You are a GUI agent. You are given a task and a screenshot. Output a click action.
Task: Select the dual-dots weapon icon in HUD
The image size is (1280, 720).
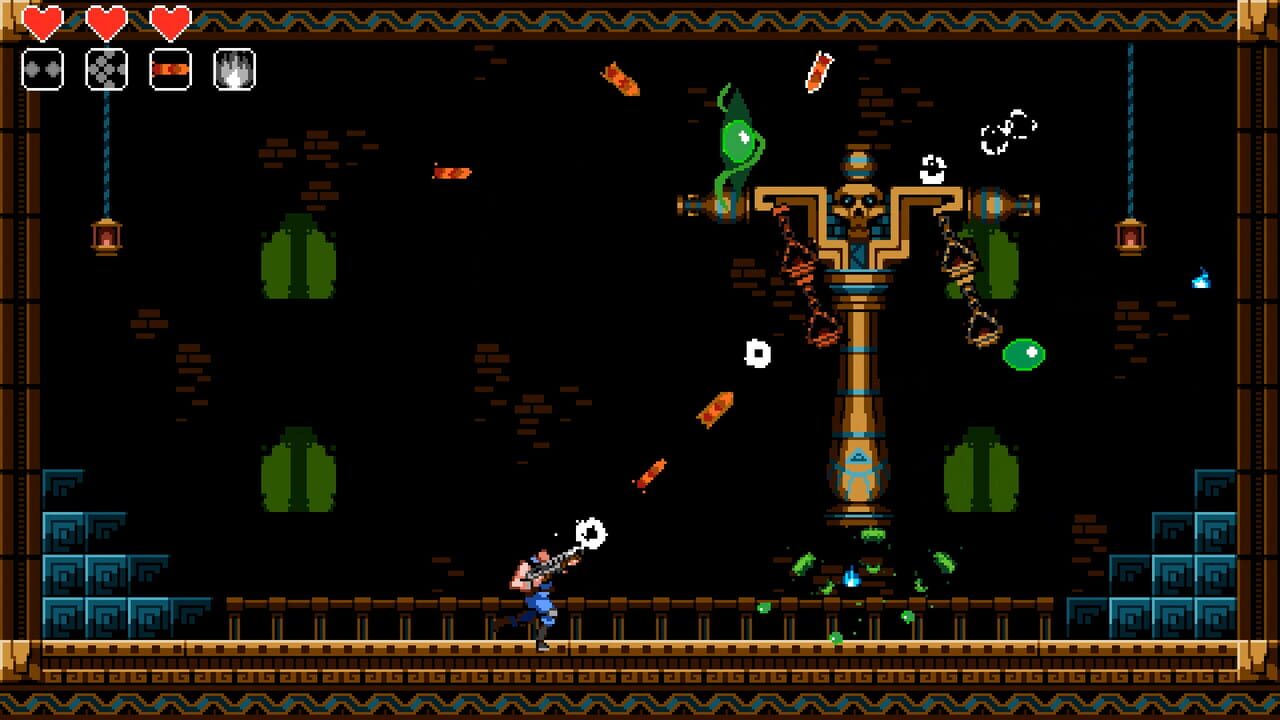[x=42, y=70]
